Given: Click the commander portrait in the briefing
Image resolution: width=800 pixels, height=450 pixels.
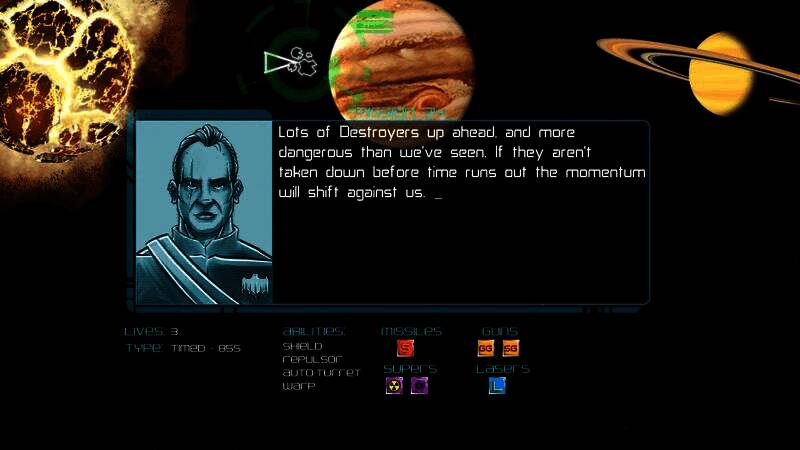Looking at the screenshot, I should pos(204,212).
